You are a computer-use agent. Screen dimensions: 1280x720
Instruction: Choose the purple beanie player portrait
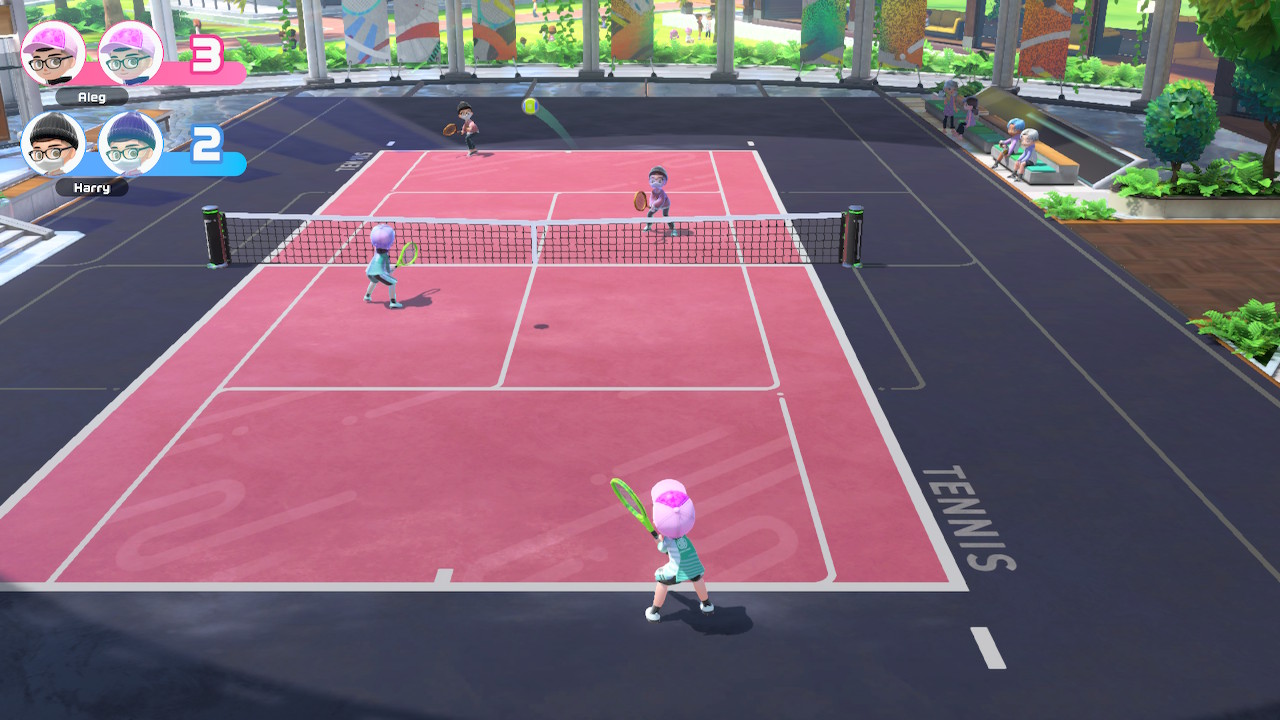point(131,145)
